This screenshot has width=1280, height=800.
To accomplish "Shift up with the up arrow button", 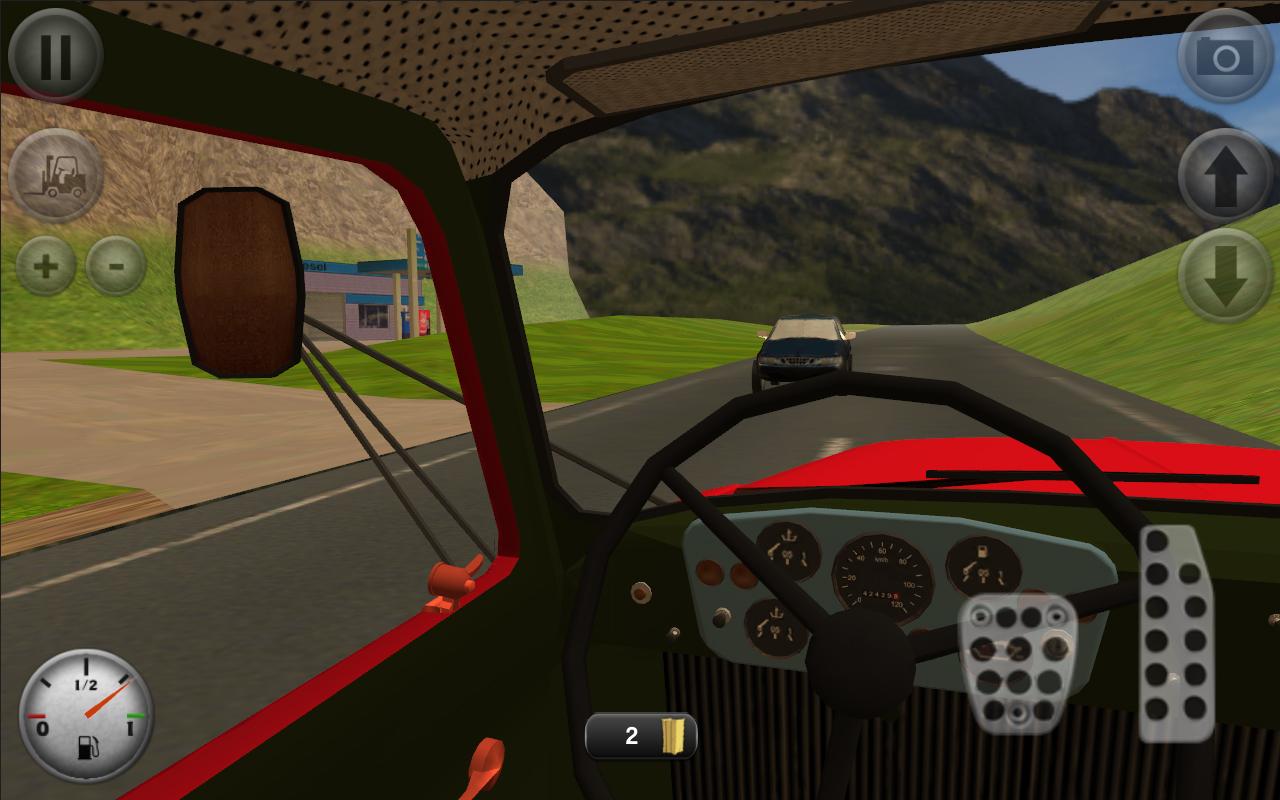I will click(1225, 176).
